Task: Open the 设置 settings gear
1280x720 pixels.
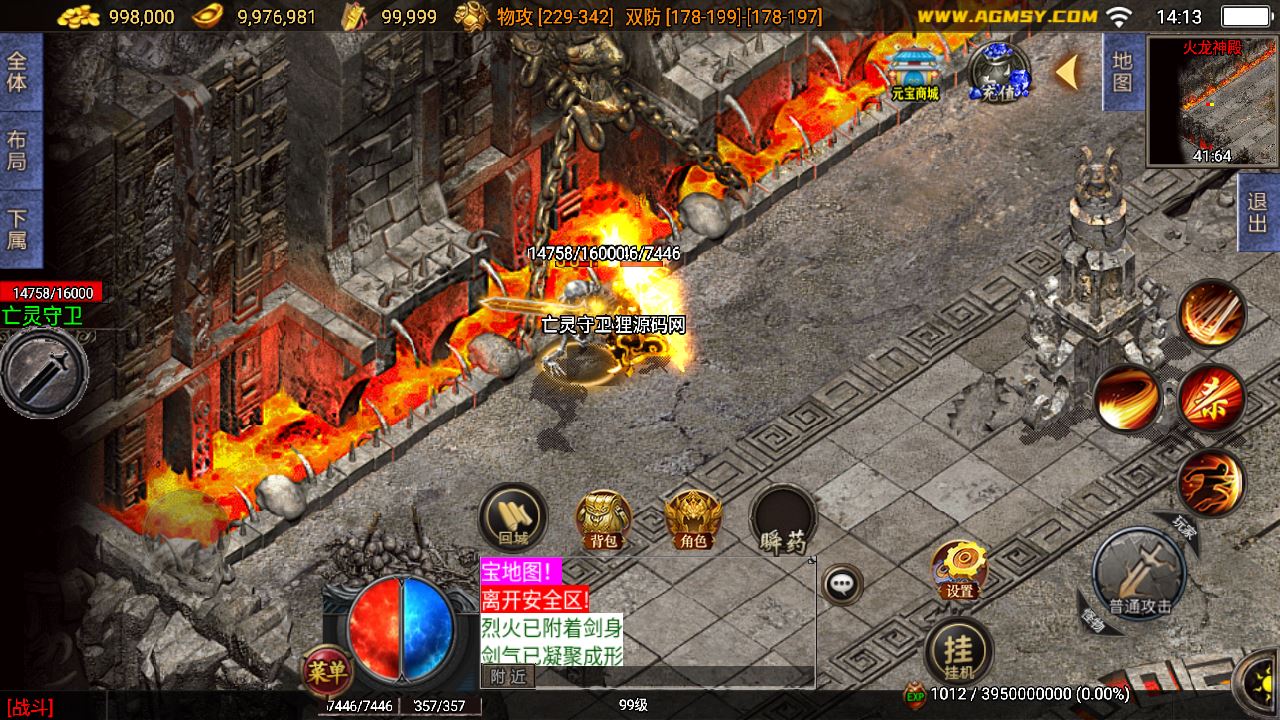Action: tap(960, 570)
